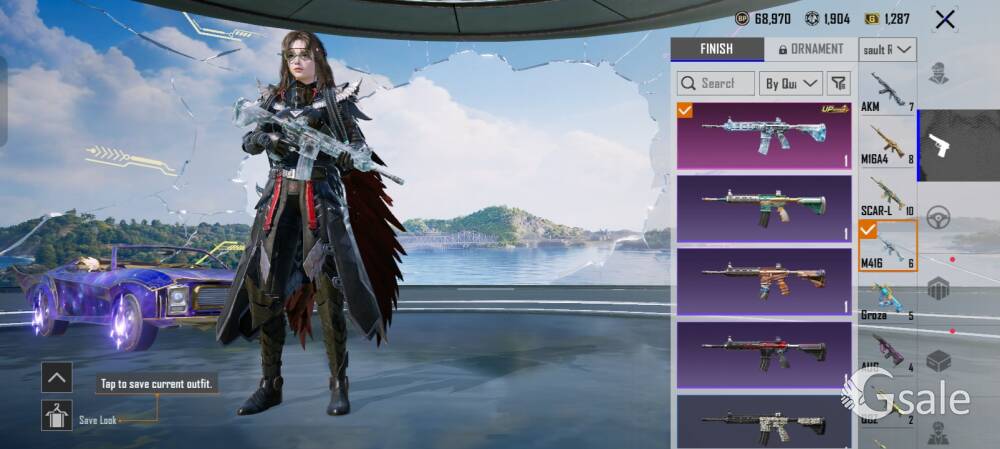Open the pistol firearms category
This screenshot has height=449, width=1000.
tap(939, 145)
